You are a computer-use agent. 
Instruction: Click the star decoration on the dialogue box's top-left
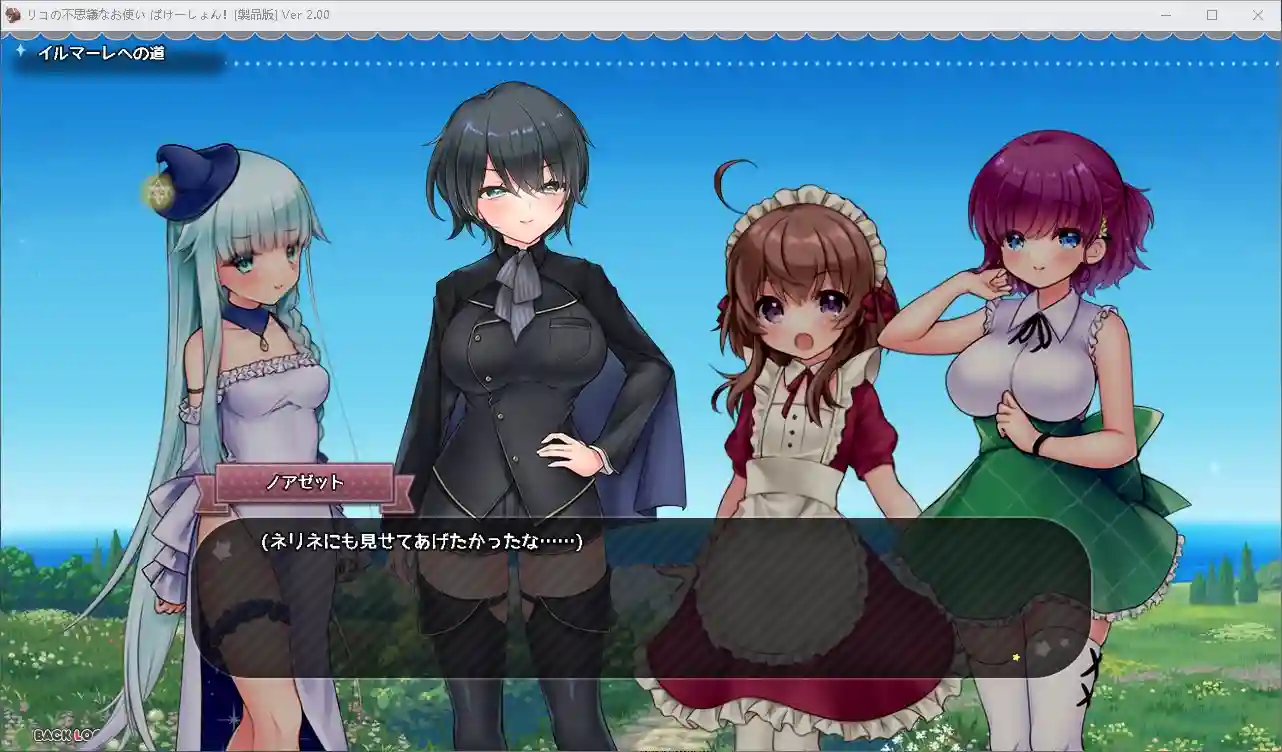pos(222,548)
